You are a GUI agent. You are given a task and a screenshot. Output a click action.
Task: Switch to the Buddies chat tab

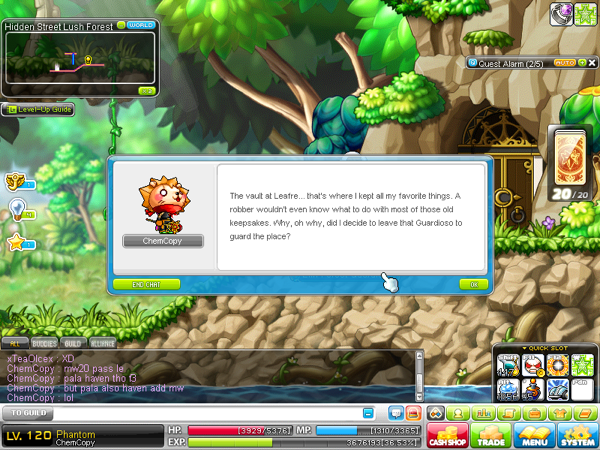[x=44, y=342]
